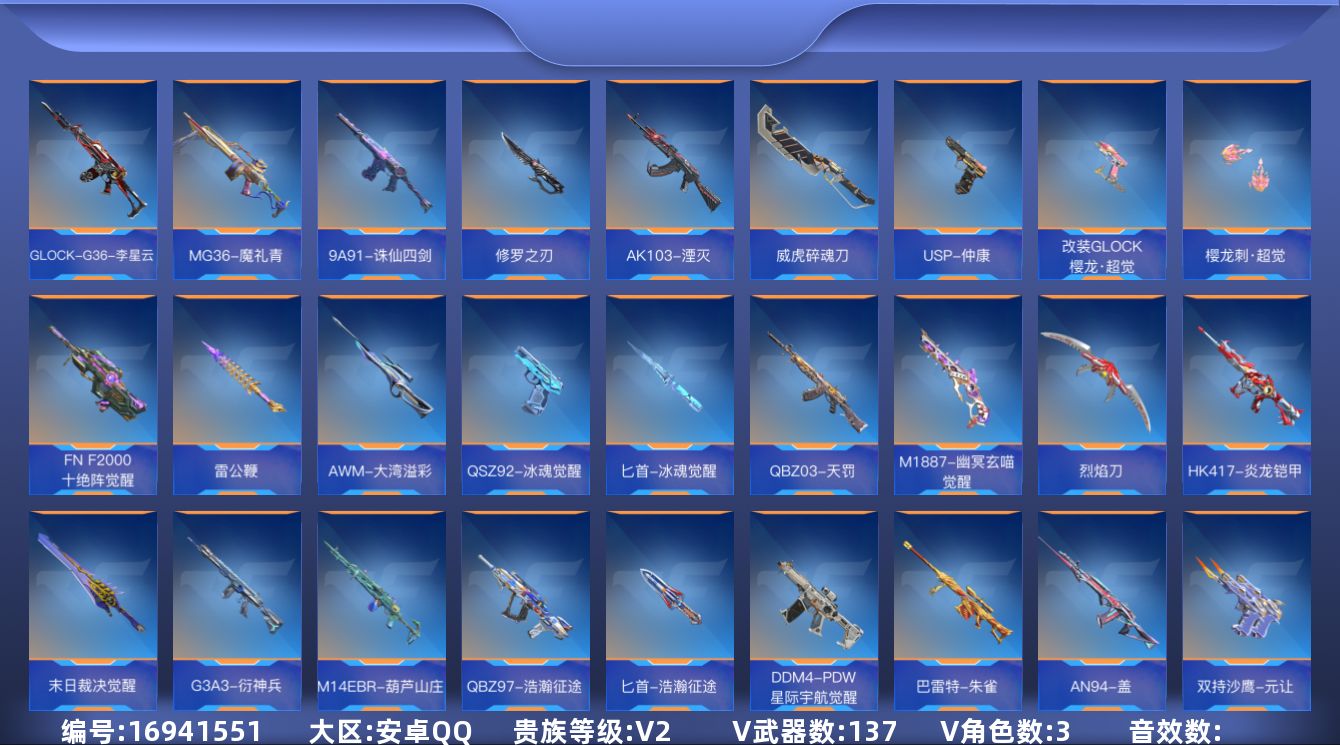1340x745 pixels.
Task: Inspect the 威虎碎魂刀 blade skin
Action: (814, 170)
